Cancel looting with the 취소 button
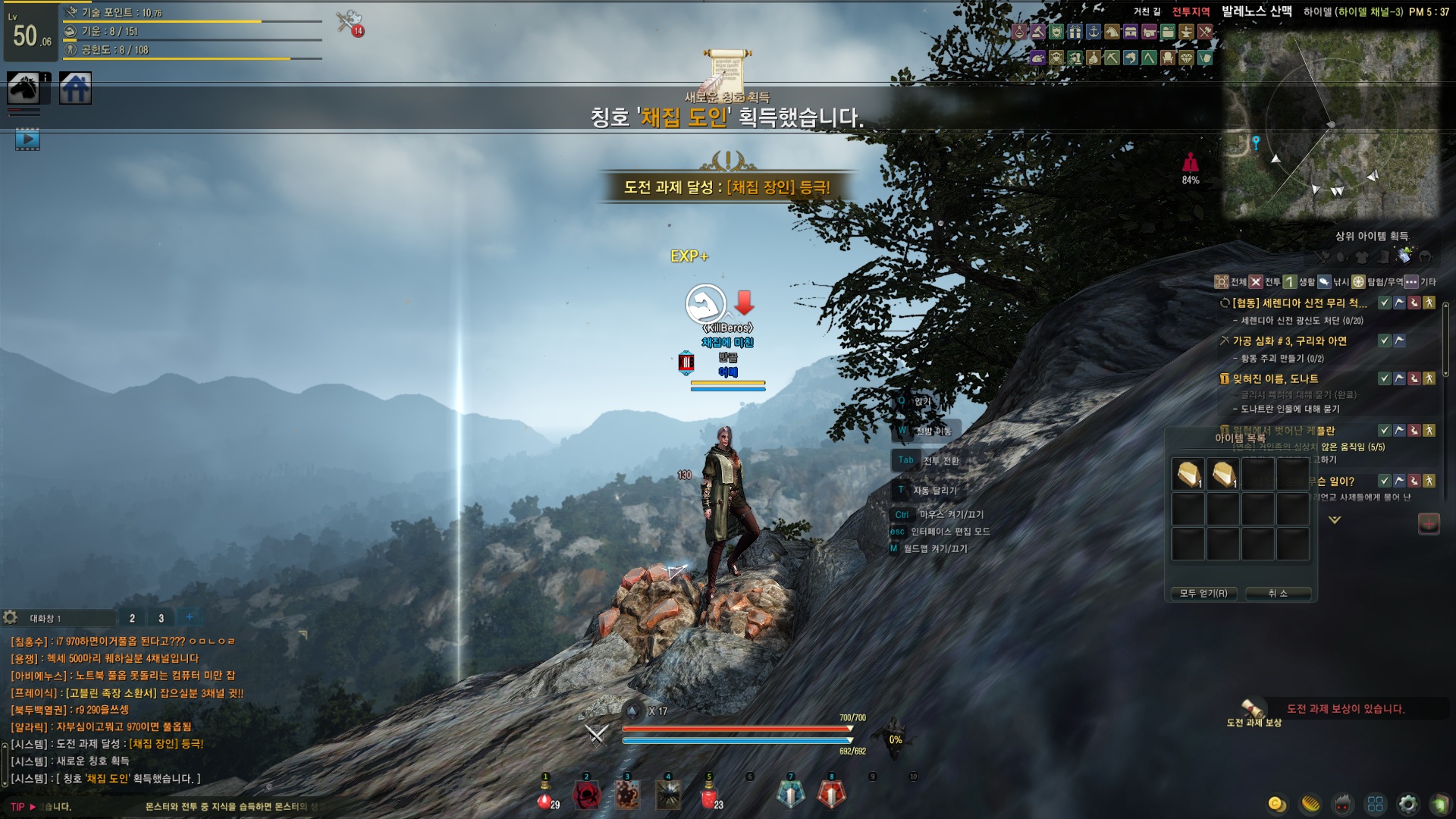The height and width of the screenshot is (819, 1456). click(1278, 593)
